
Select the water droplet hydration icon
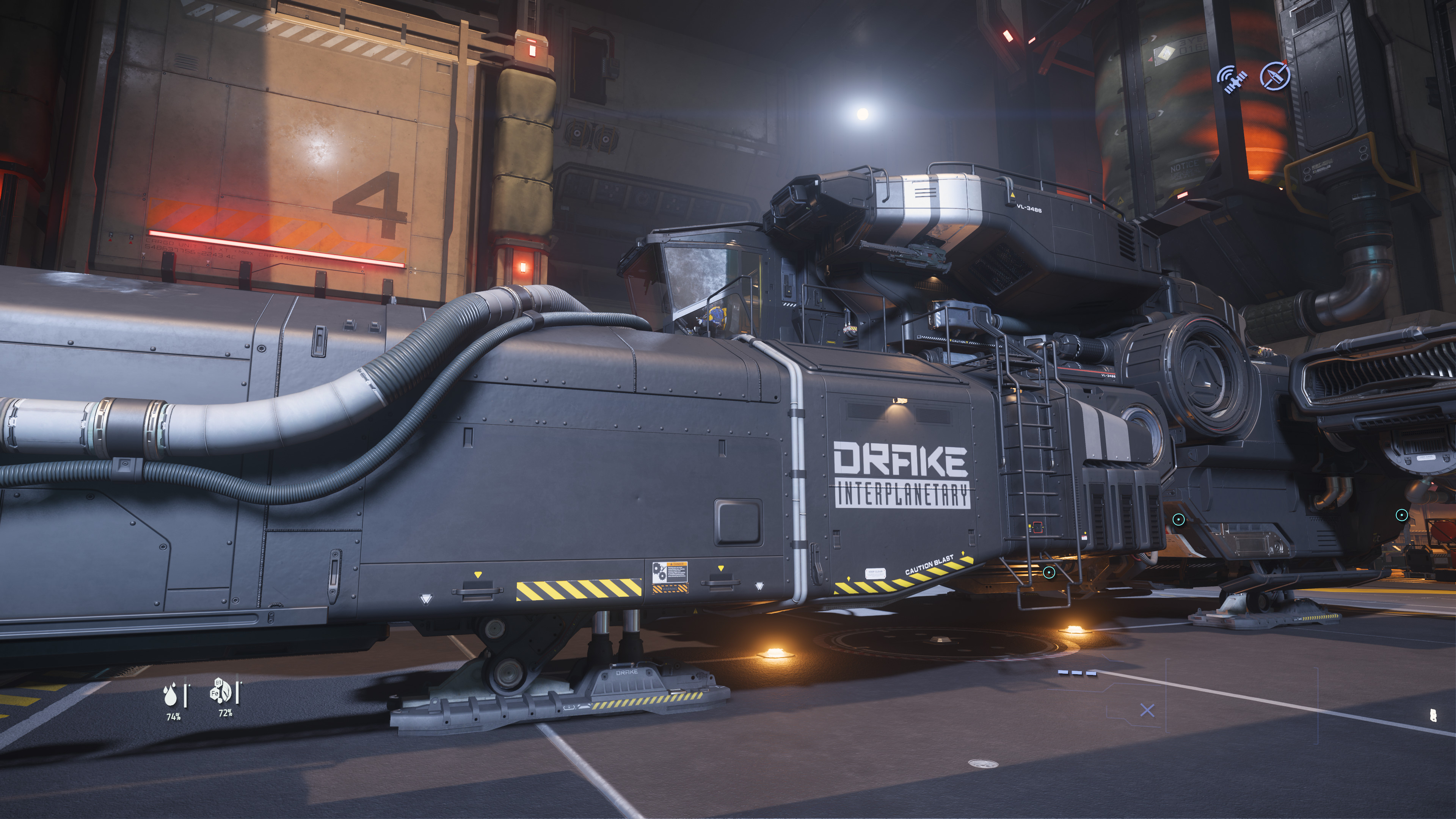coord(170,695)
